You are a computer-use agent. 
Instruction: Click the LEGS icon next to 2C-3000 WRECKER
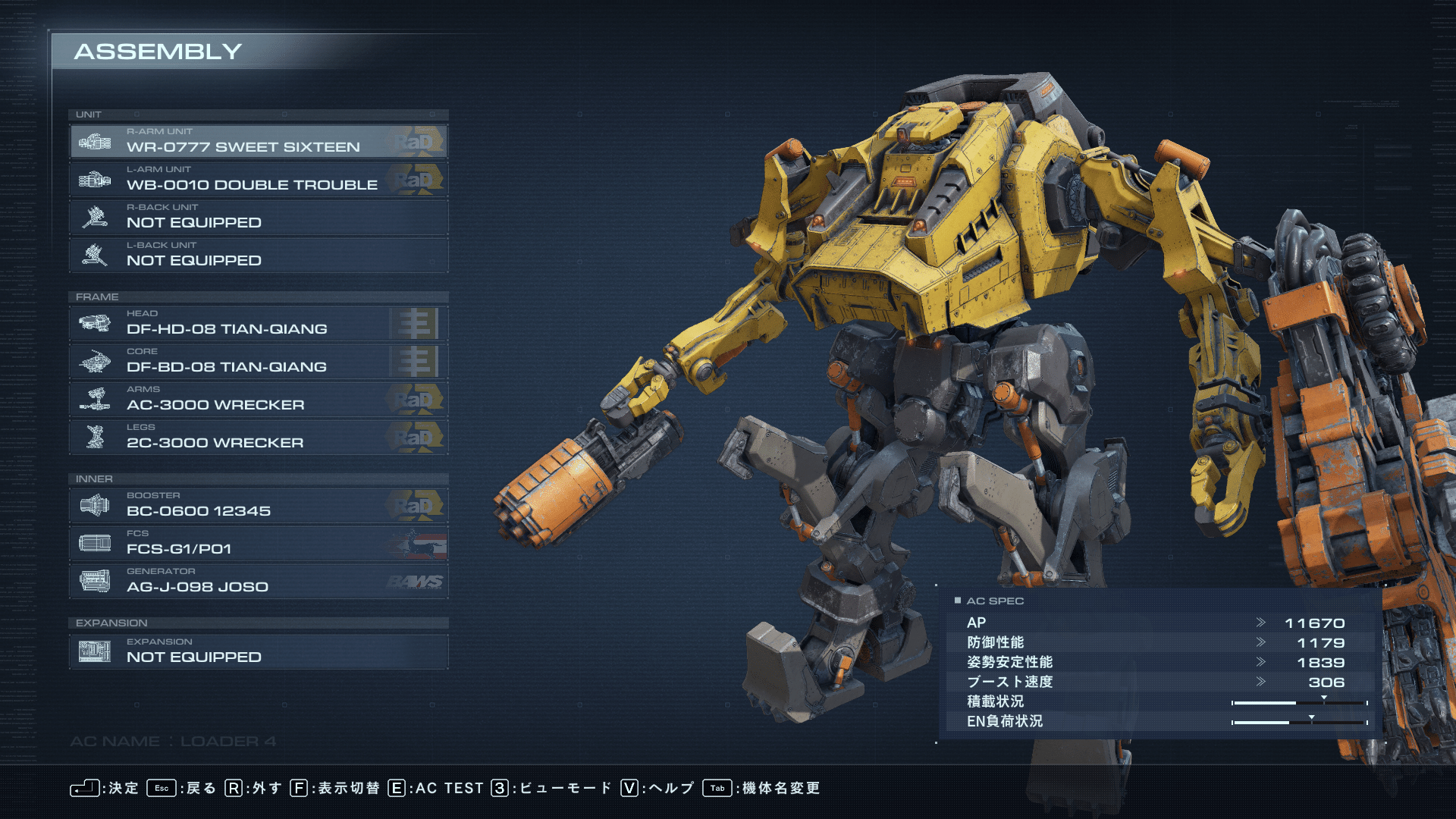97,437
